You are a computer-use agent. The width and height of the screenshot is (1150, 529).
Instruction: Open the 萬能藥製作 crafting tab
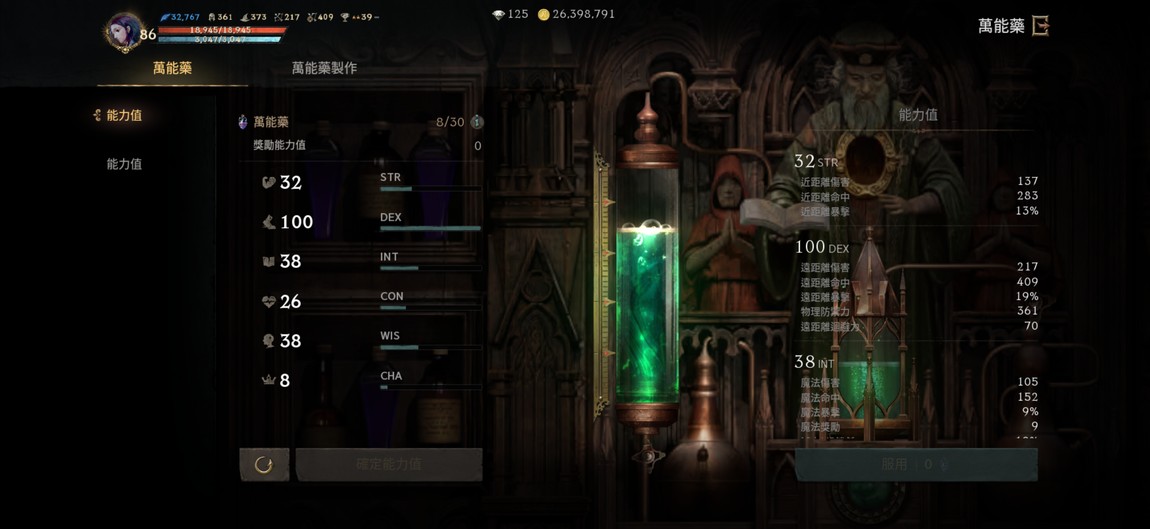pyautogui.click(x=324, y=68)
